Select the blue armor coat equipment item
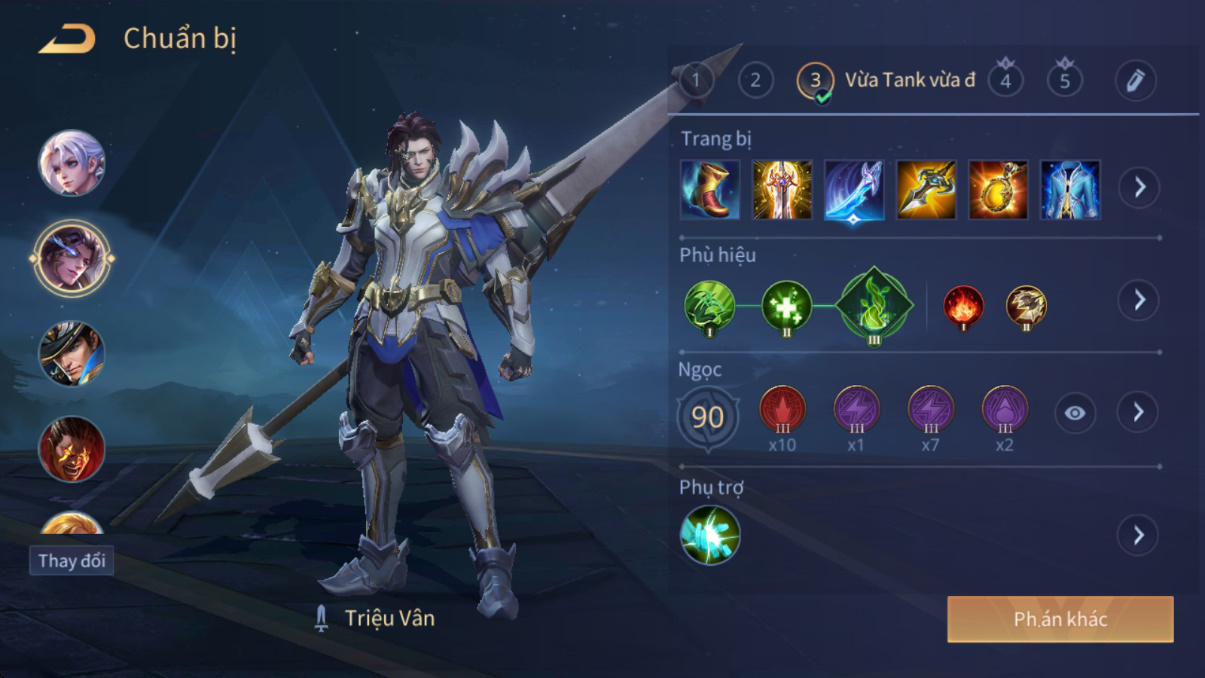The image size is (1205, 678). 1070,189
